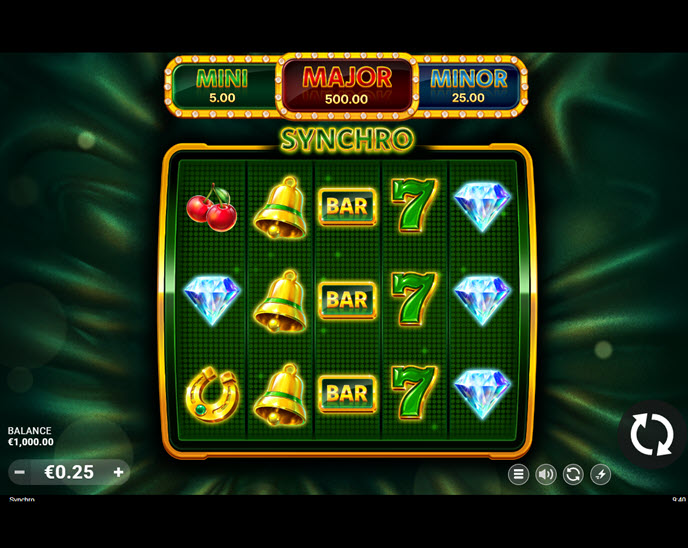Open the hamburger menu
This screenshot has width=688, height=548.
coord(518,474)
